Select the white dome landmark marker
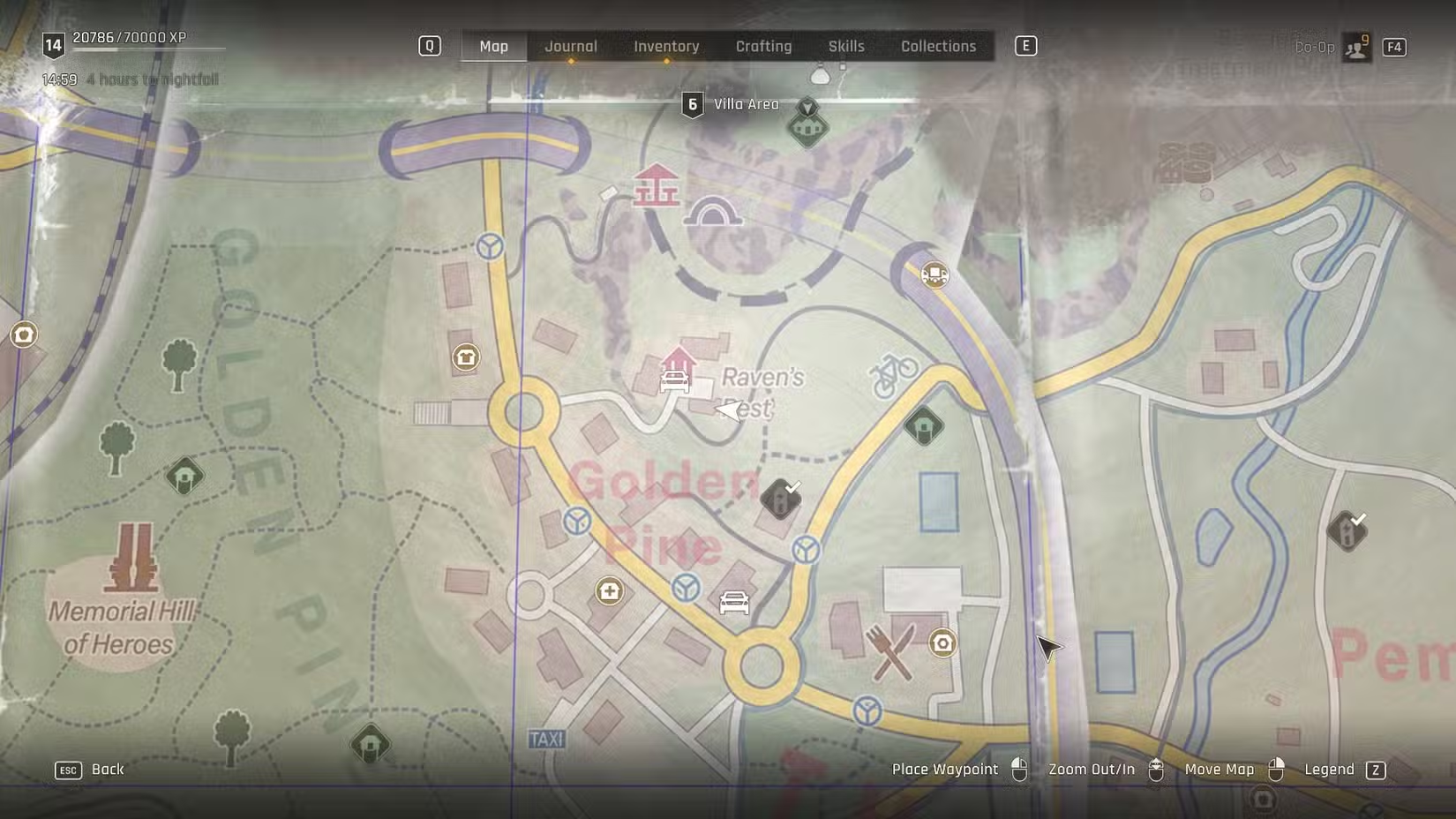The image size is (1456, 819). pyautogui.click(x=712, y=214)
